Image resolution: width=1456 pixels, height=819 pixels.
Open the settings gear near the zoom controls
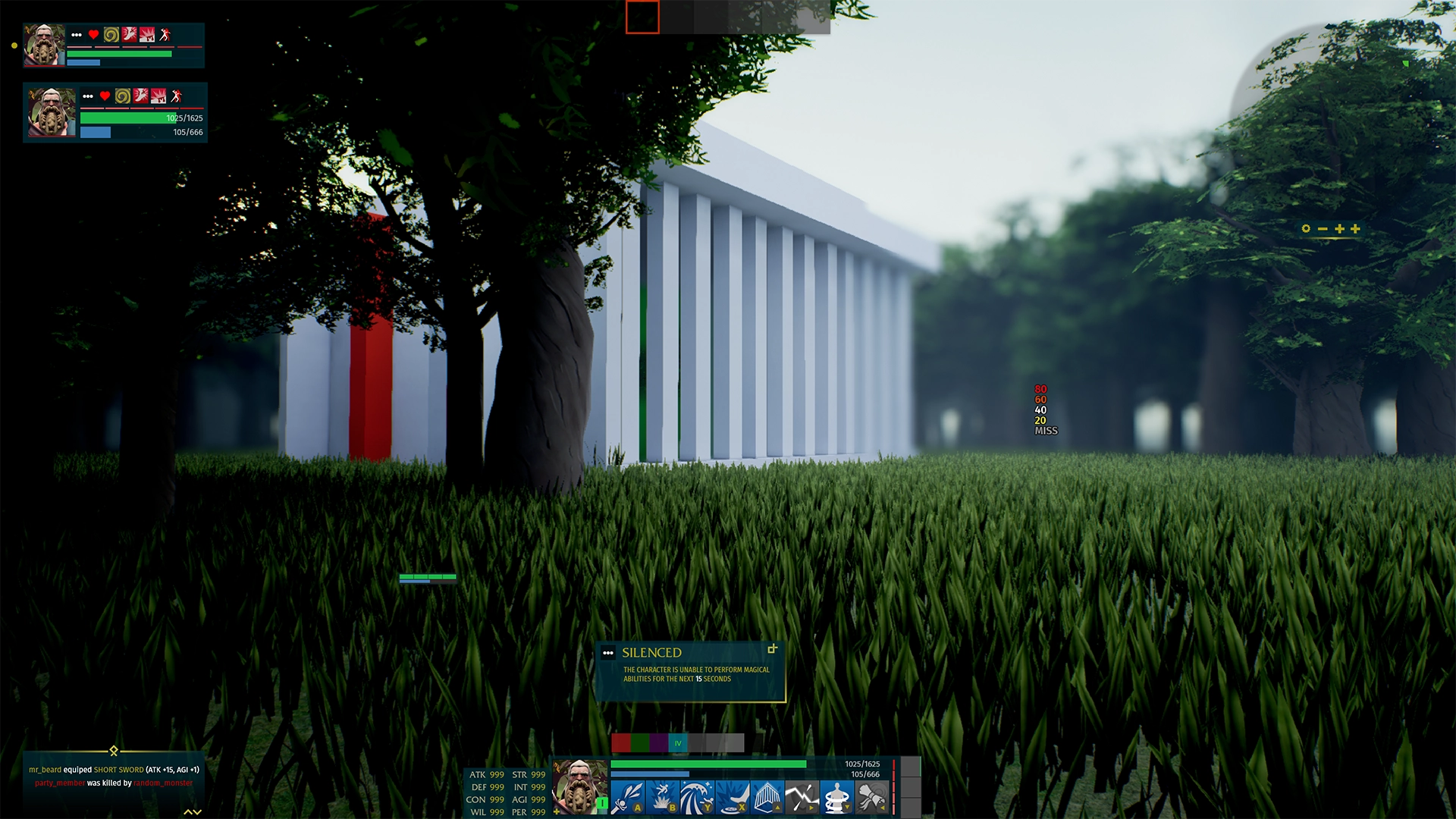click(x=1305, y=227)
